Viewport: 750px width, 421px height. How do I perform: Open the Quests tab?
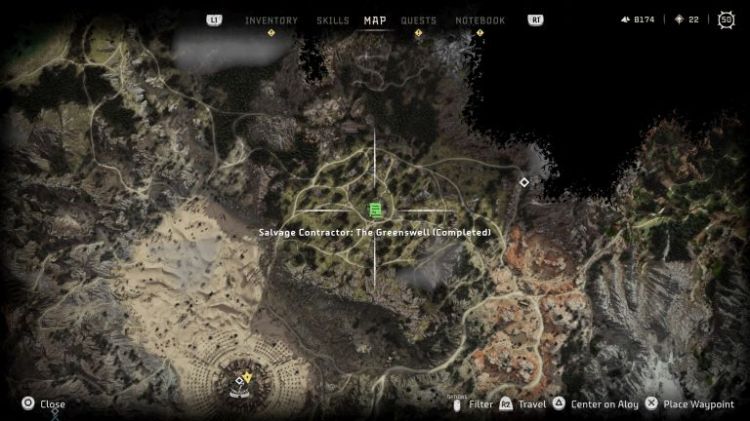pyautogui.click(x=418, y=20)
